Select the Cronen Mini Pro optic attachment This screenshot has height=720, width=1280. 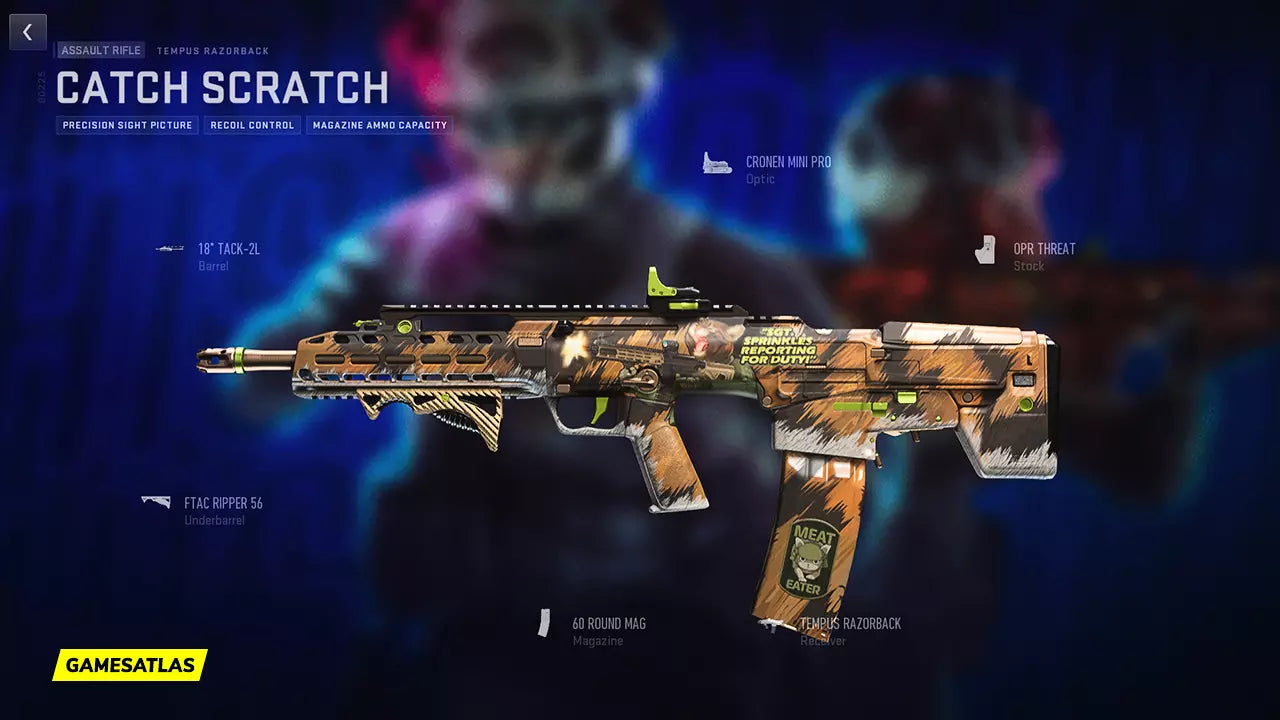tap(787, 162)
